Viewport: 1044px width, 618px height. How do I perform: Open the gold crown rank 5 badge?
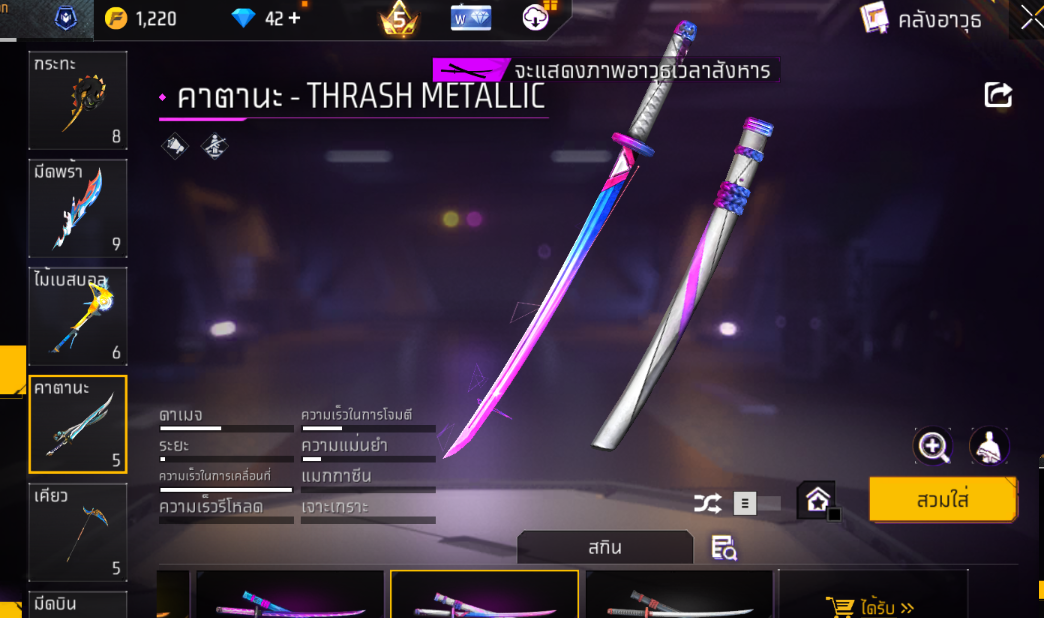(x=398, y=18)
